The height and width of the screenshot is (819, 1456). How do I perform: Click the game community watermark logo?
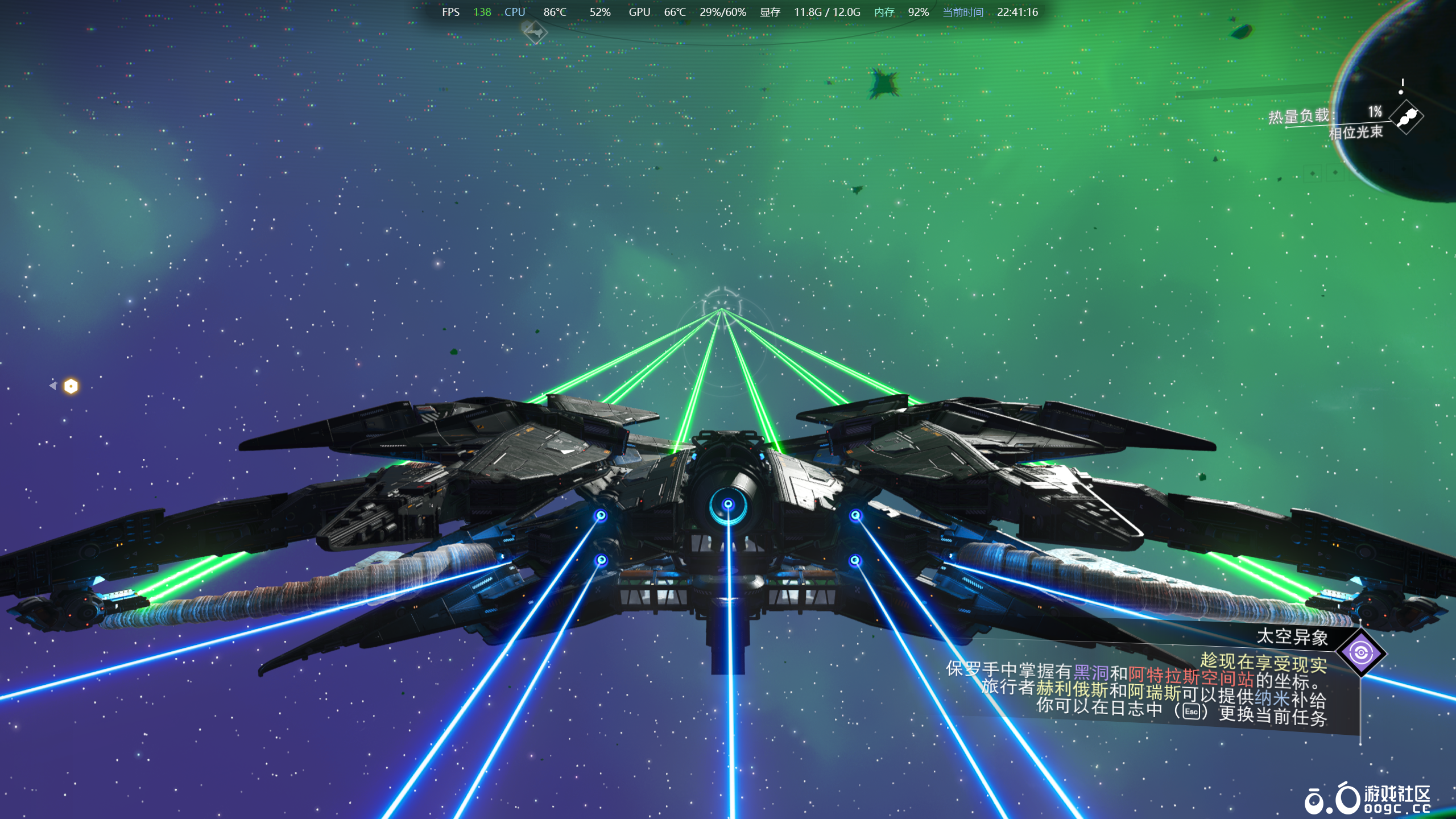[x=1367, y=799]
